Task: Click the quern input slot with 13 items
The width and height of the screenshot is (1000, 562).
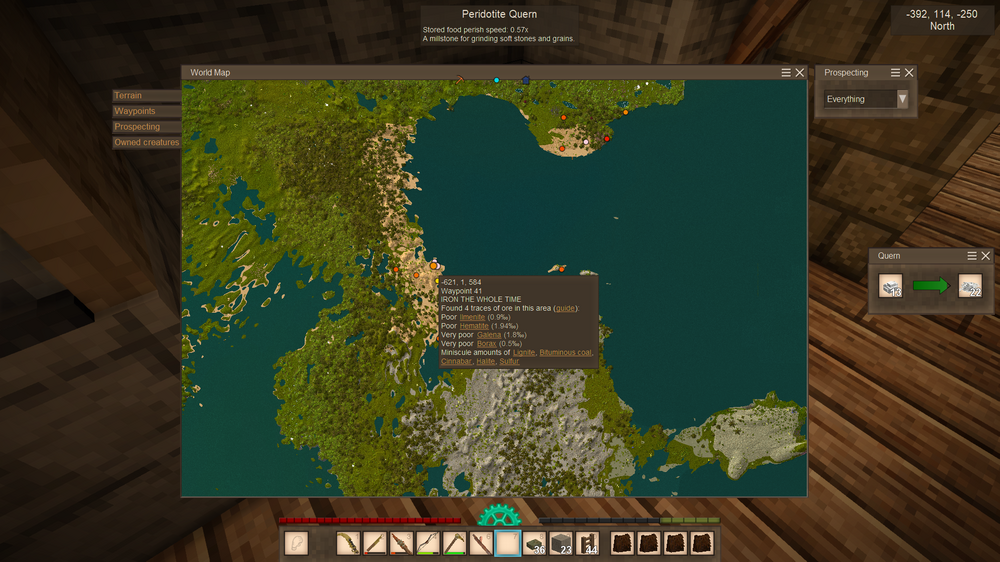Action: point(891,286)
